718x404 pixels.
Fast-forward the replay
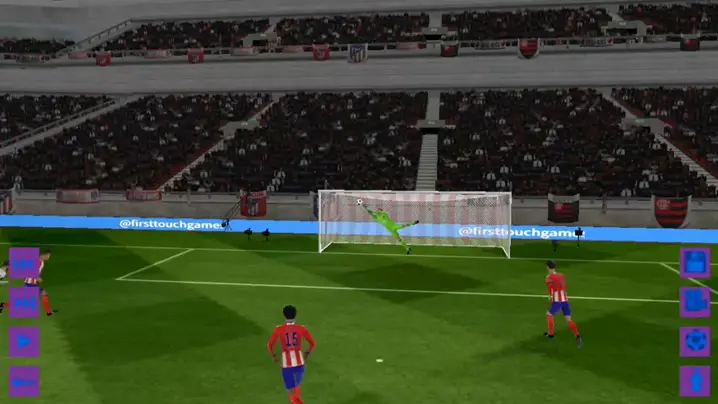(24, 302)
